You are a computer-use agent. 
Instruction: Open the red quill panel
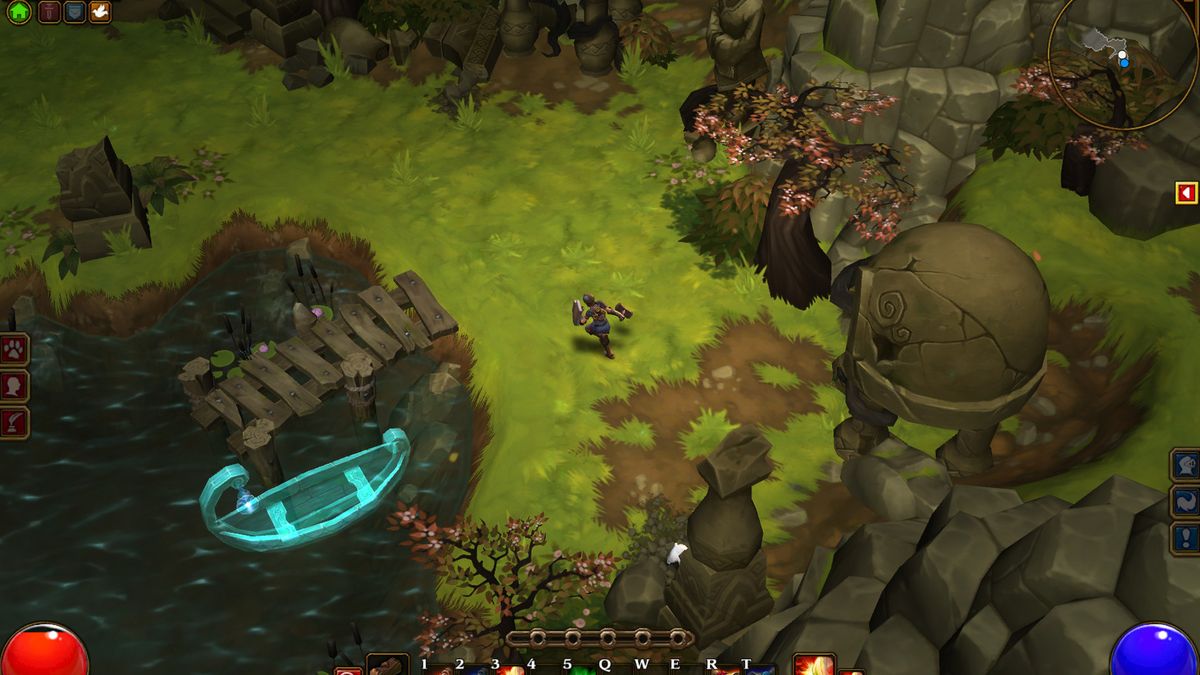(x=14, y=422)
